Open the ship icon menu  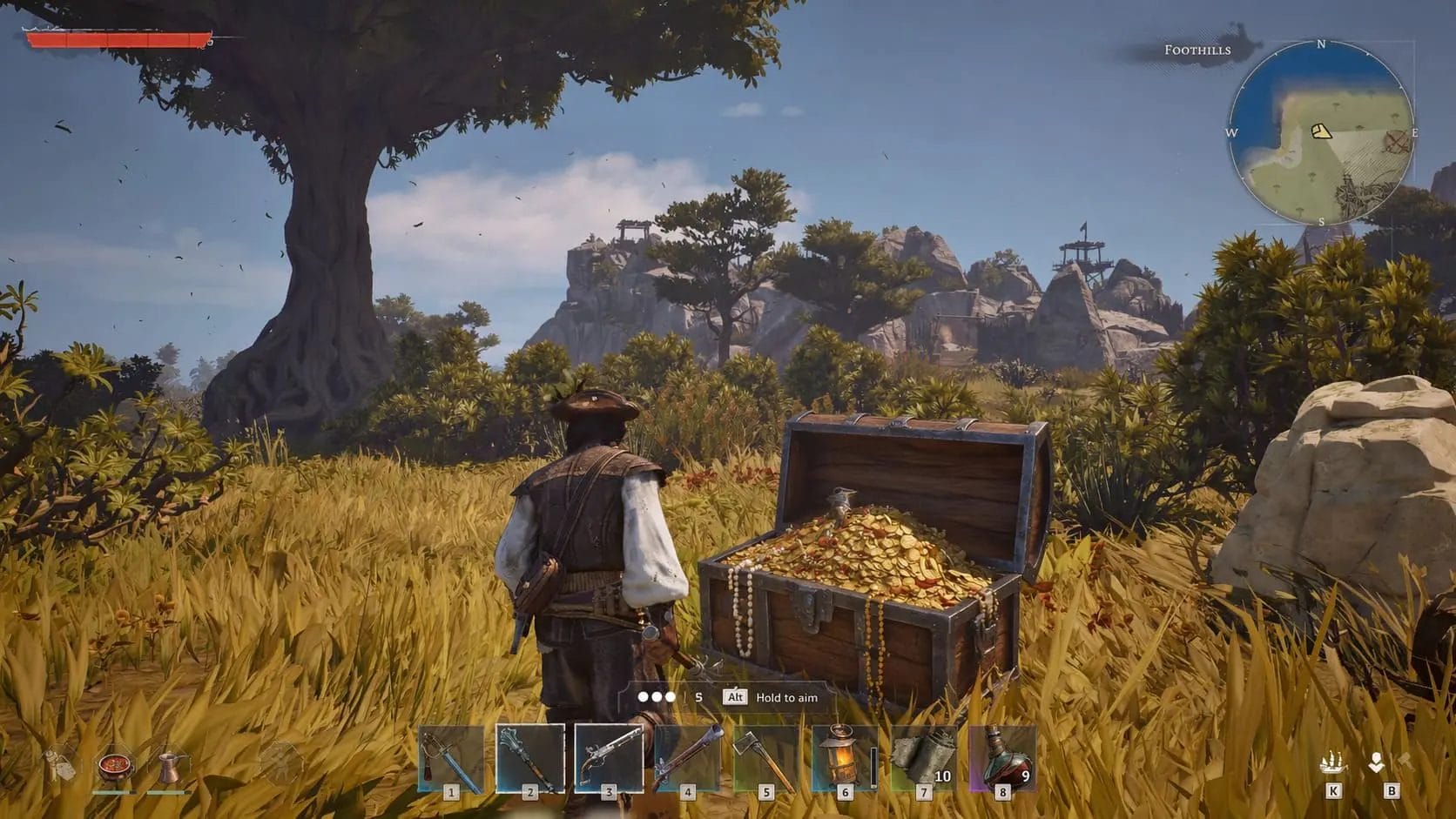pos(1332,764)
